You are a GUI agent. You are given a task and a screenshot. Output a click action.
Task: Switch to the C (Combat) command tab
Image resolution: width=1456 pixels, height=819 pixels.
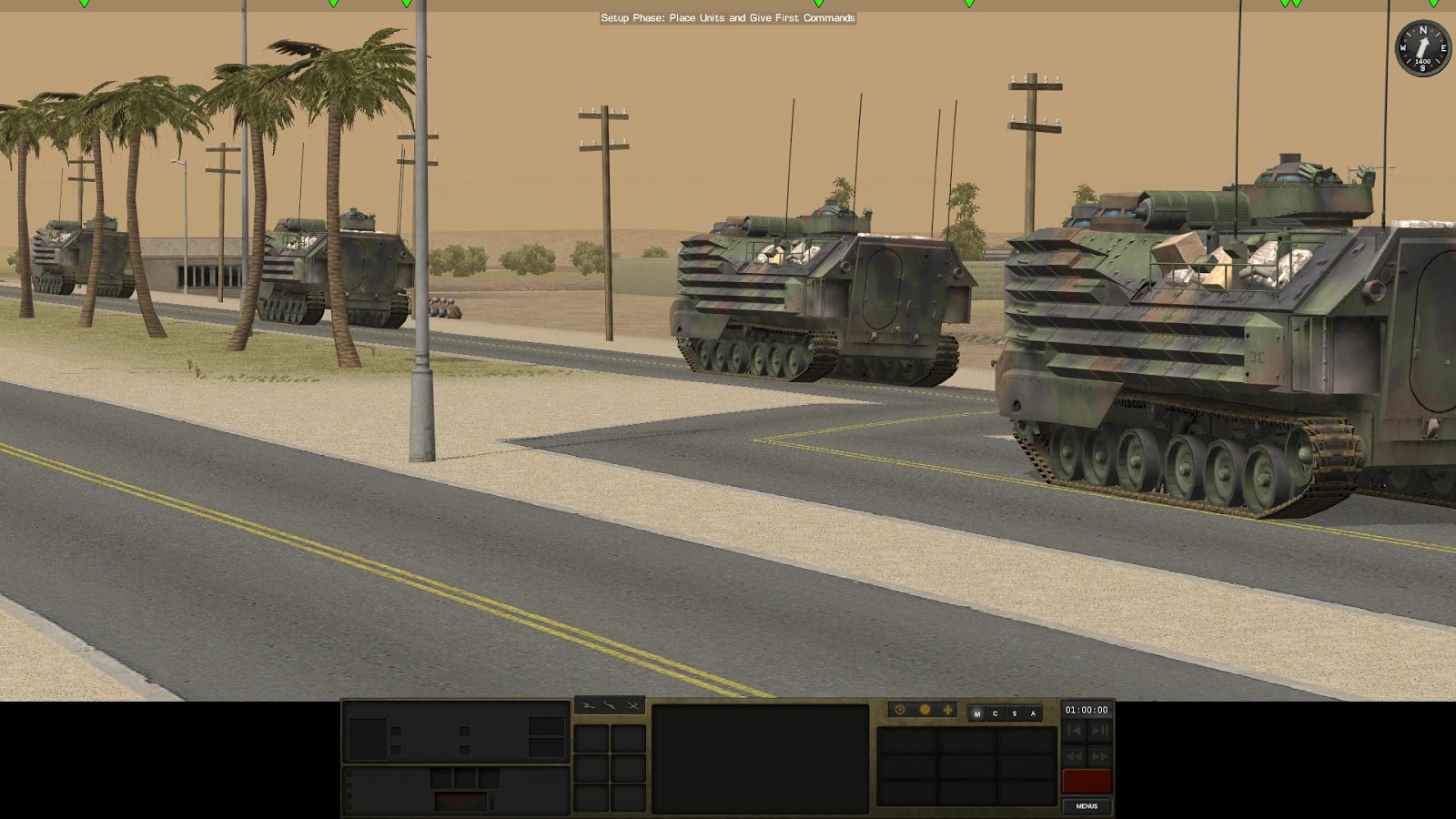996,713
